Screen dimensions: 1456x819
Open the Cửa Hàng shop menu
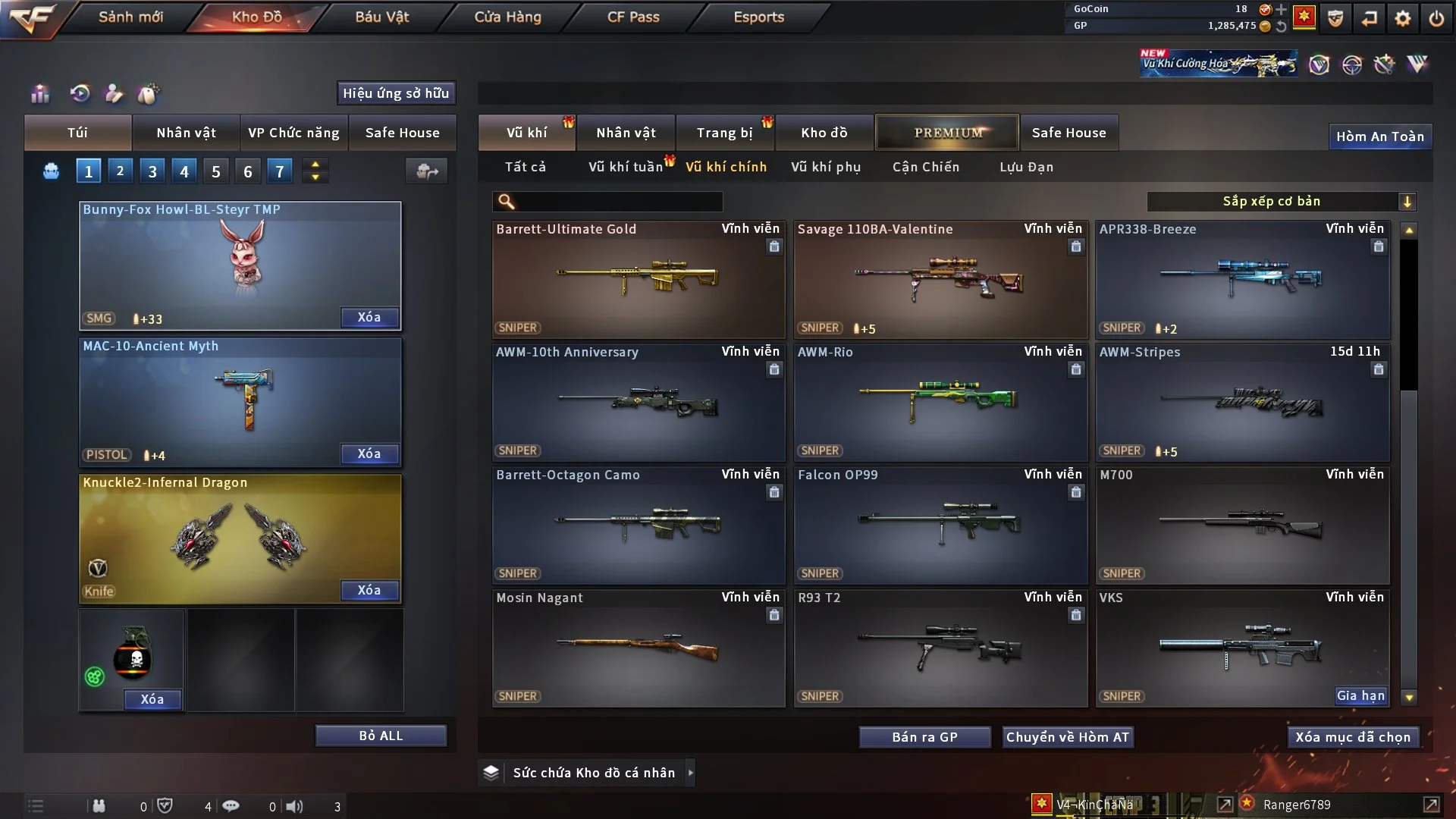[507, 17]
